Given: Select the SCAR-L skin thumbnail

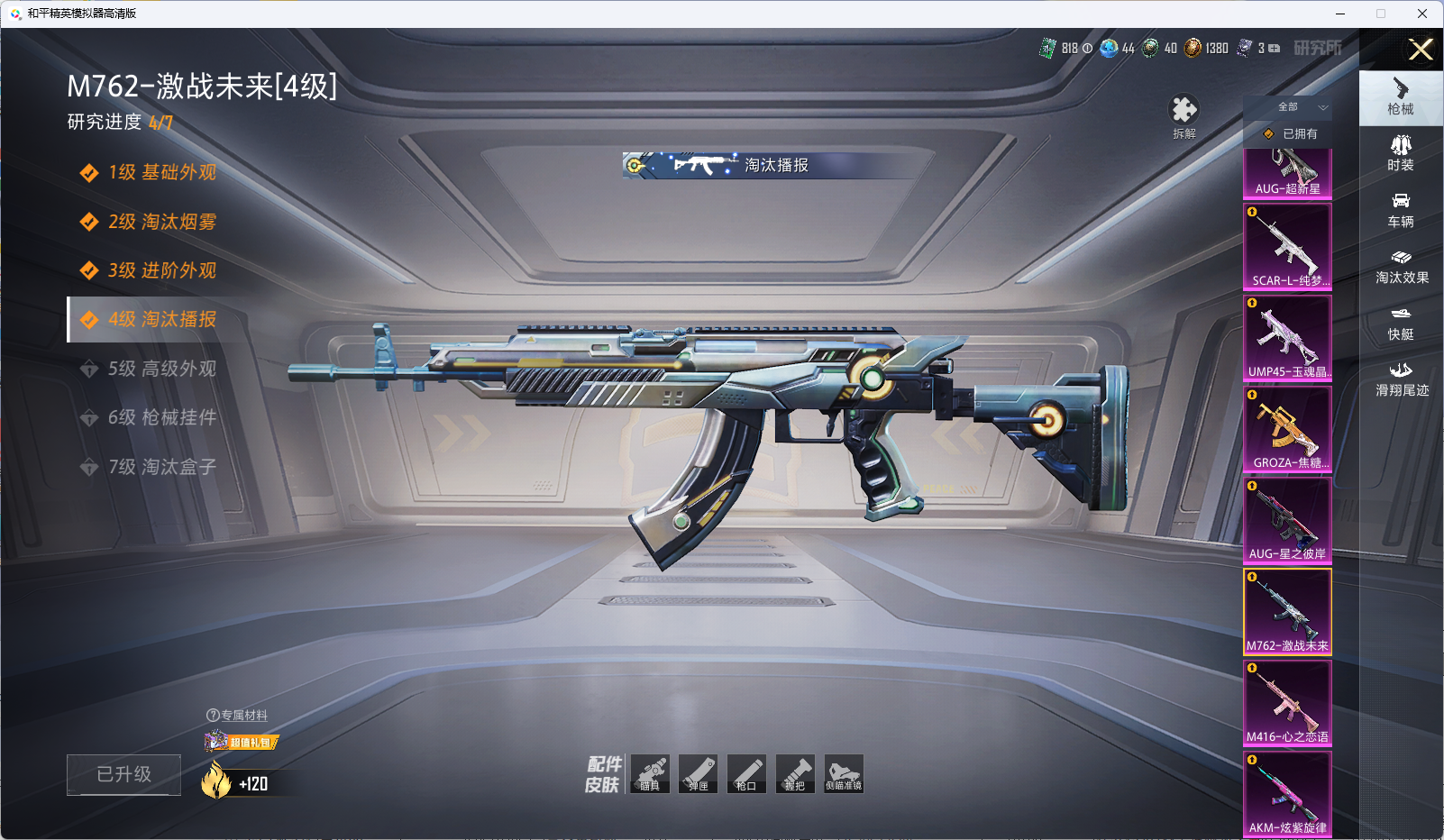Looking at the screenshot, I should click(1287, 246).
